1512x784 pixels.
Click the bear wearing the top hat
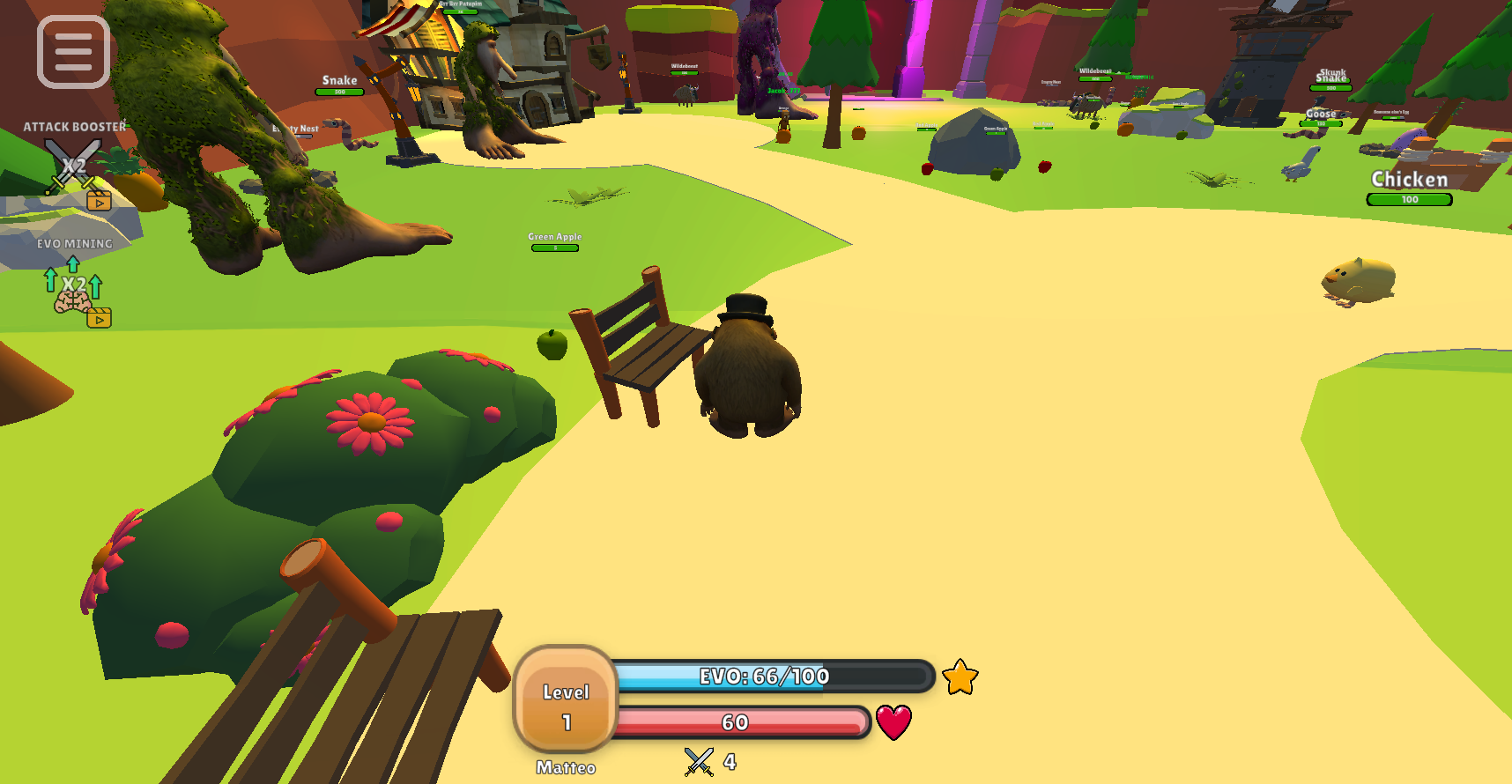(750, 370)
